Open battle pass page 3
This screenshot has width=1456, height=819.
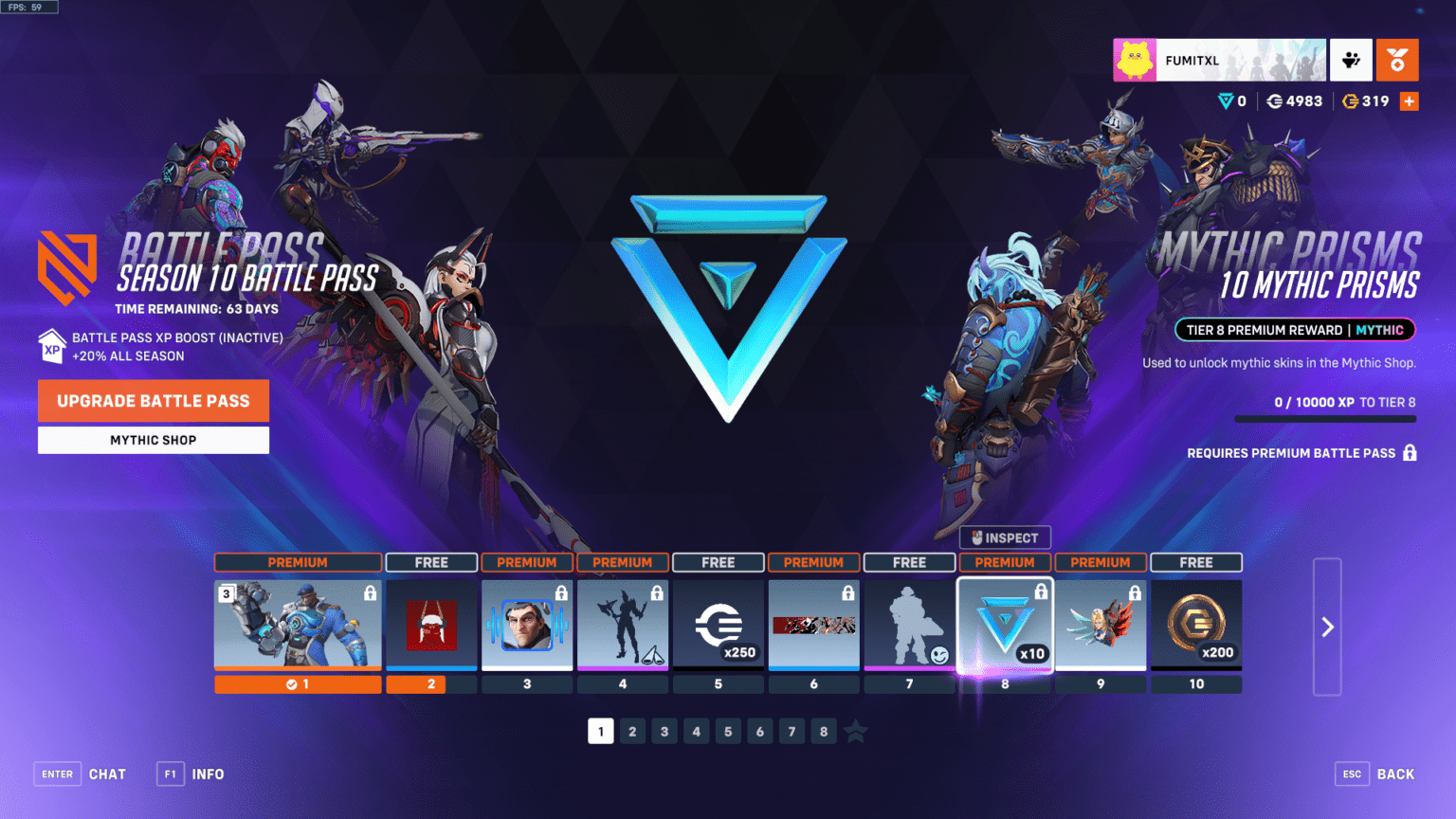(664, 731)
